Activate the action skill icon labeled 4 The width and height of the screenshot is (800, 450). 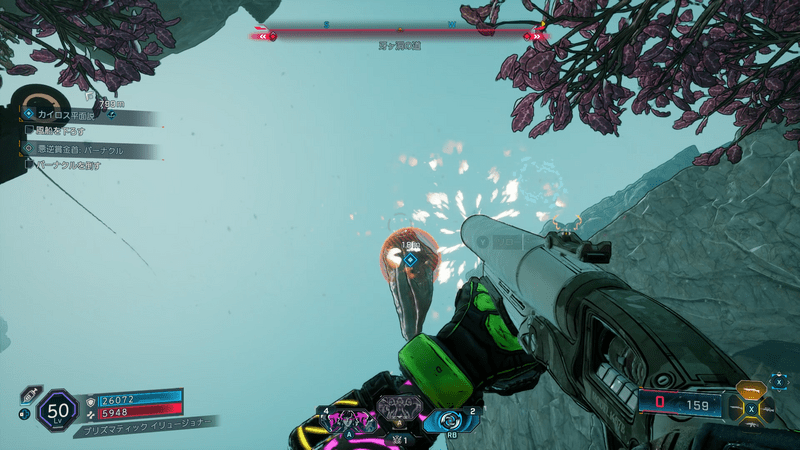pyautogui.click(x=350, y=418)
